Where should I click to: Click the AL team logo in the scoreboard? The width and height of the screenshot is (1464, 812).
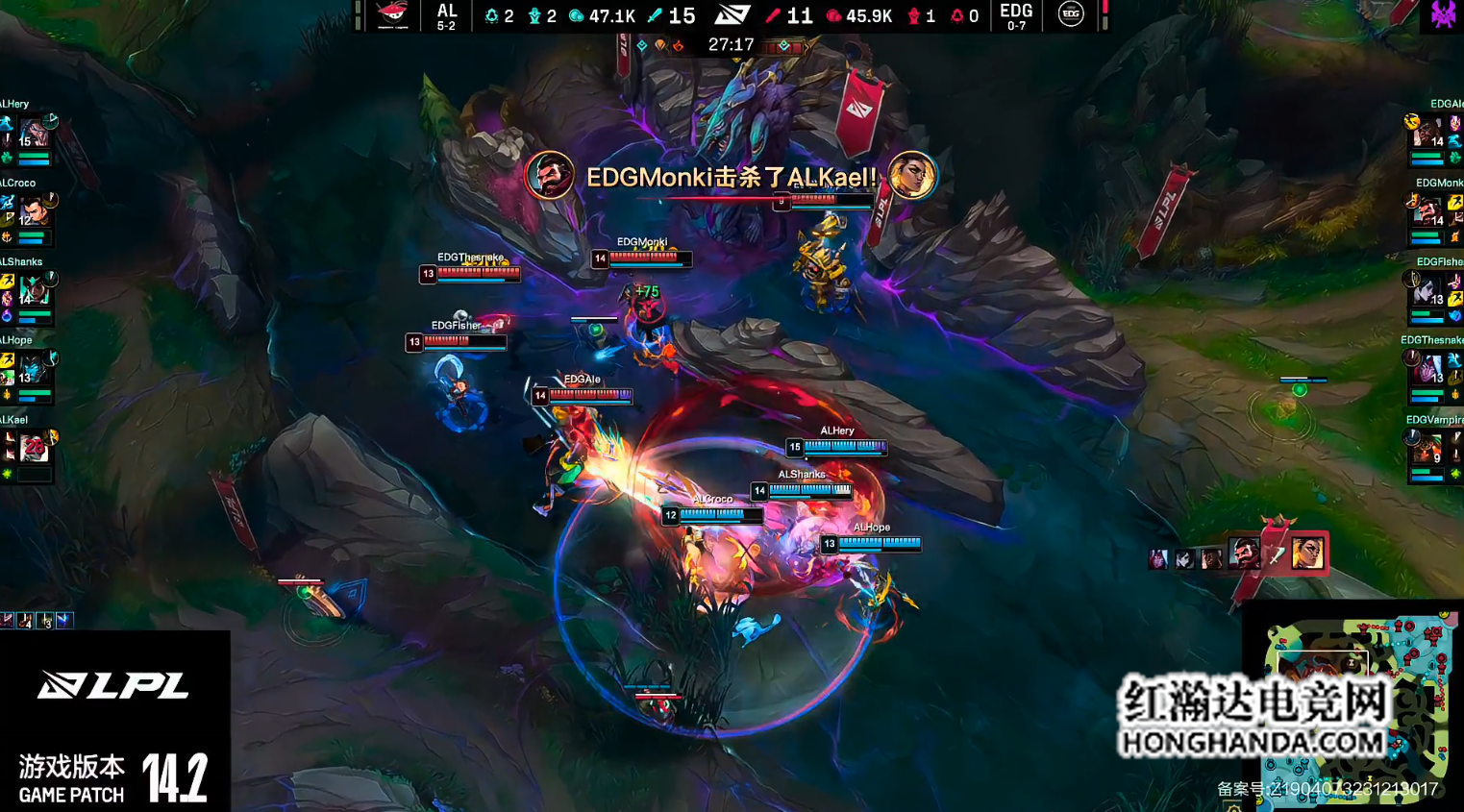[x=392, y=14]
